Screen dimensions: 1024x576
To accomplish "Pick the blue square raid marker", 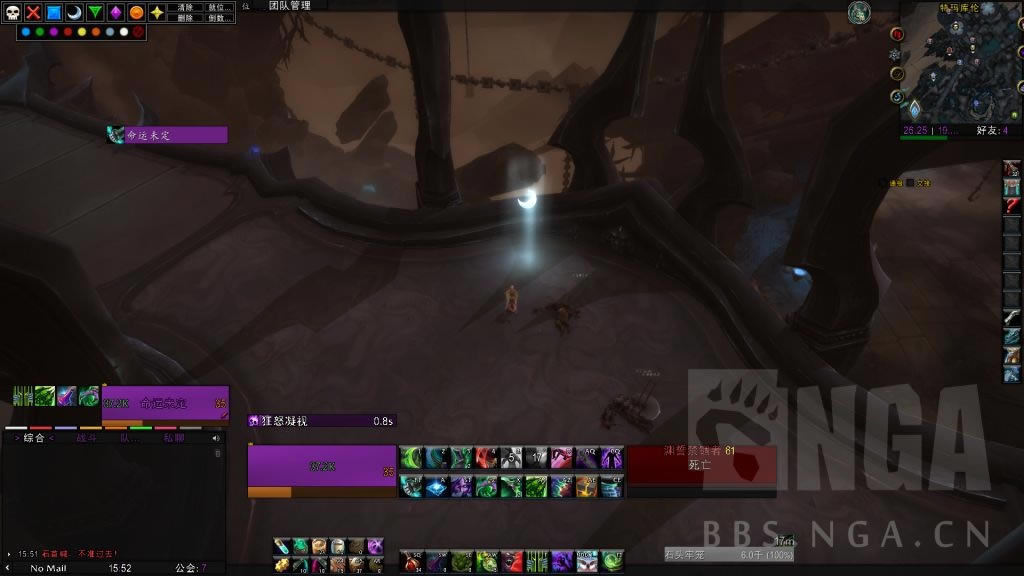I will [54, 12].
